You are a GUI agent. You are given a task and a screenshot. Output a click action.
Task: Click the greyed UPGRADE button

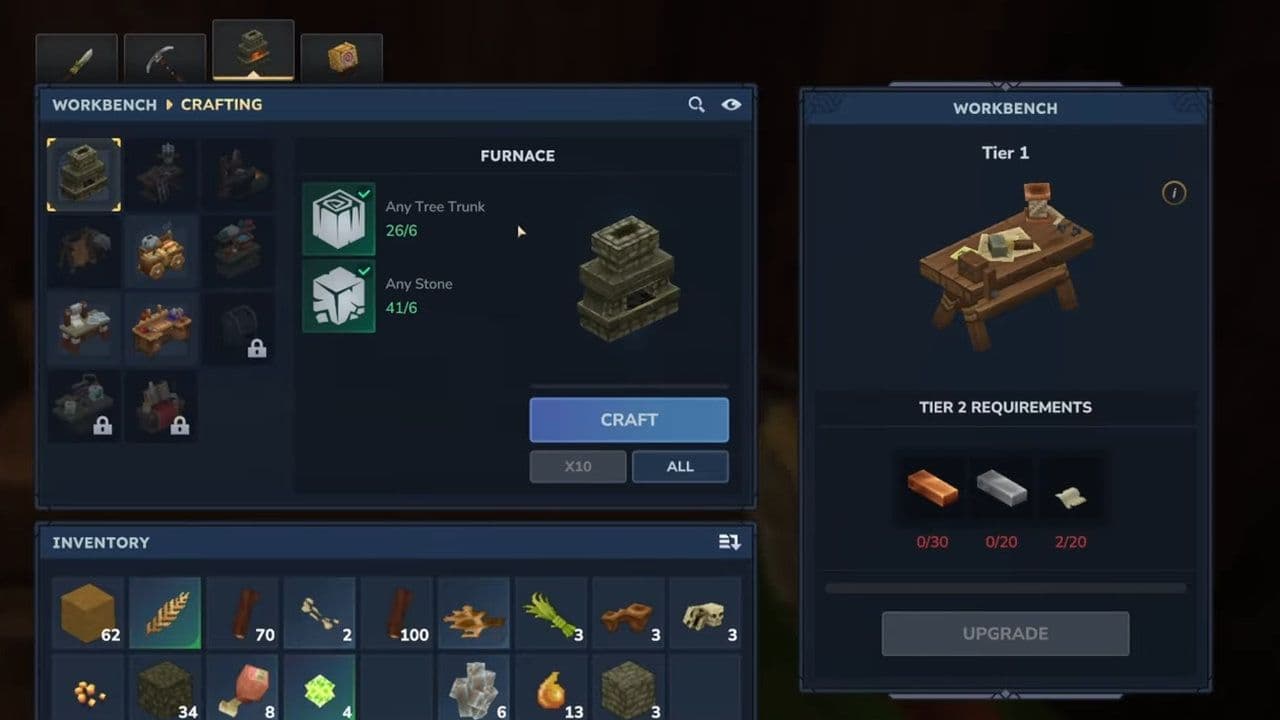point(1005,633)
